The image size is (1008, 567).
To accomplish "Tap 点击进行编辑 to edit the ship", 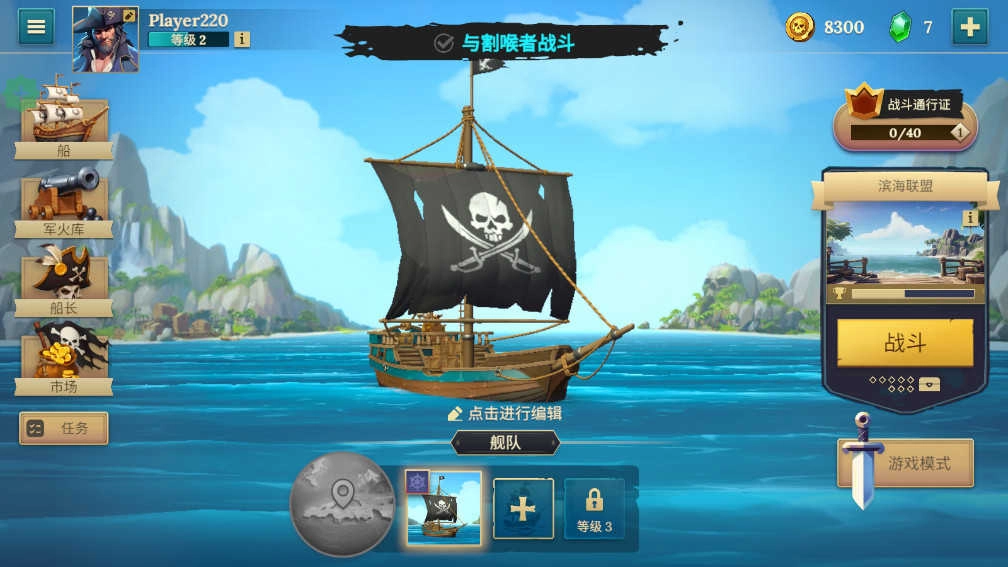I will tap(505, 413).
